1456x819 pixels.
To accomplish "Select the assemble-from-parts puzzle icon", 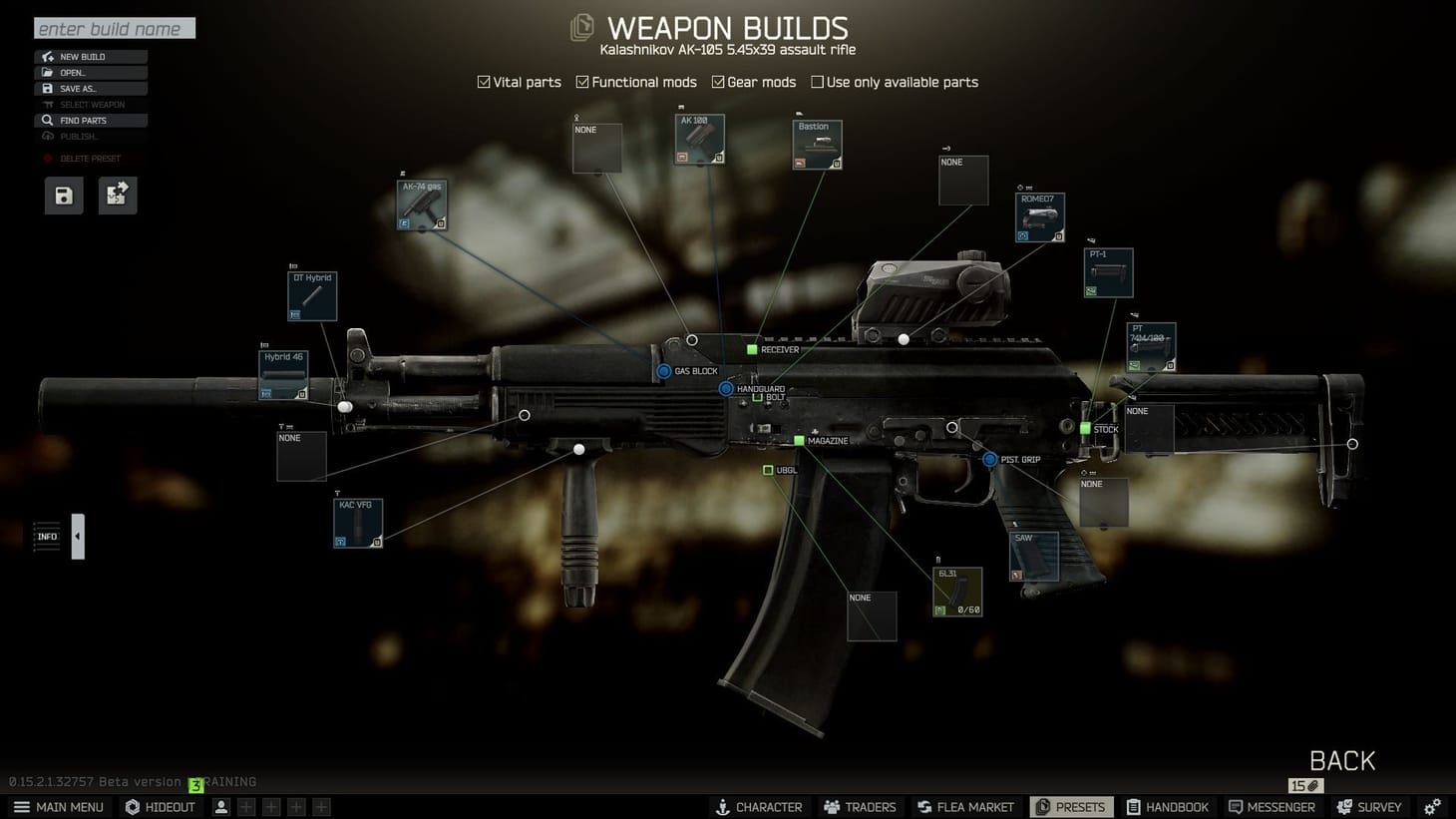I will pyautogui.click(x=117, y=196).
